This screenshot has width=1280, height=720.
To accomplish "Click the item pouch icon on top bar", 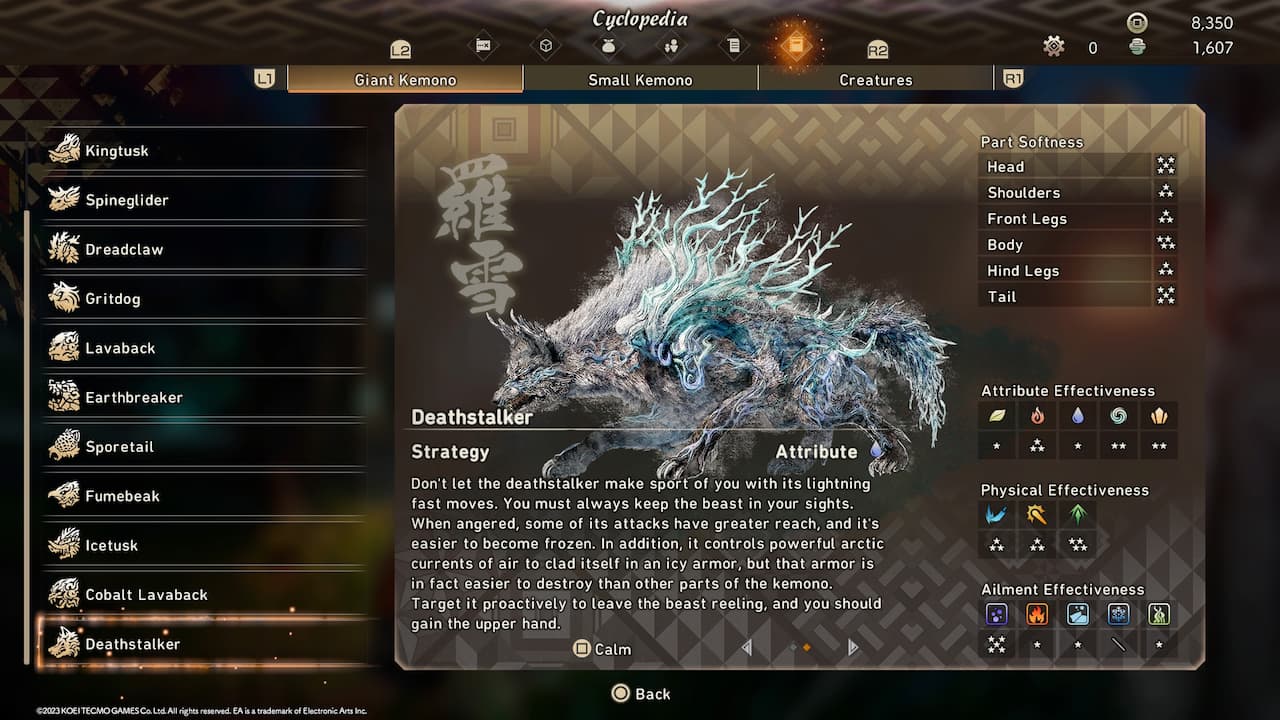I will tap(609, 44).
